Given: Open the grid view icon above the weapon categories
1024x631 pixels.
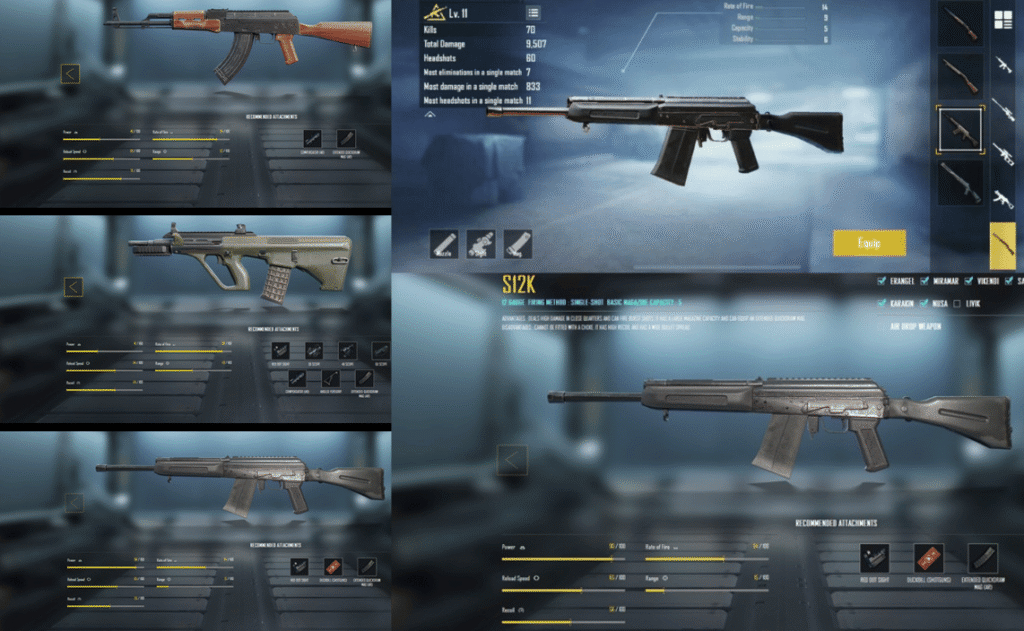Looking at the screenshot, I should [1002, 18].
